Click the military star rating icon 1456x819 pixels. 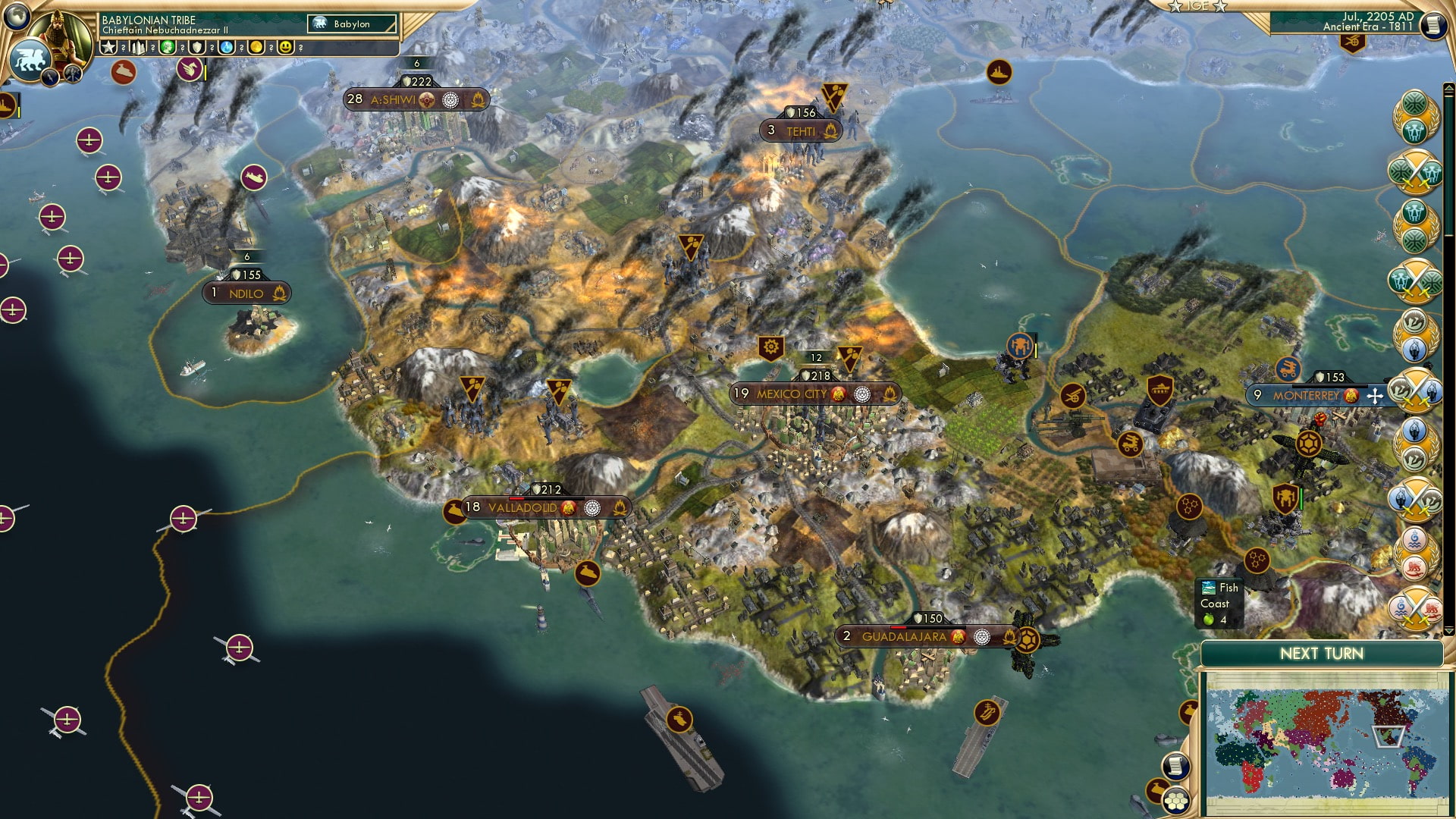point(108,49)
